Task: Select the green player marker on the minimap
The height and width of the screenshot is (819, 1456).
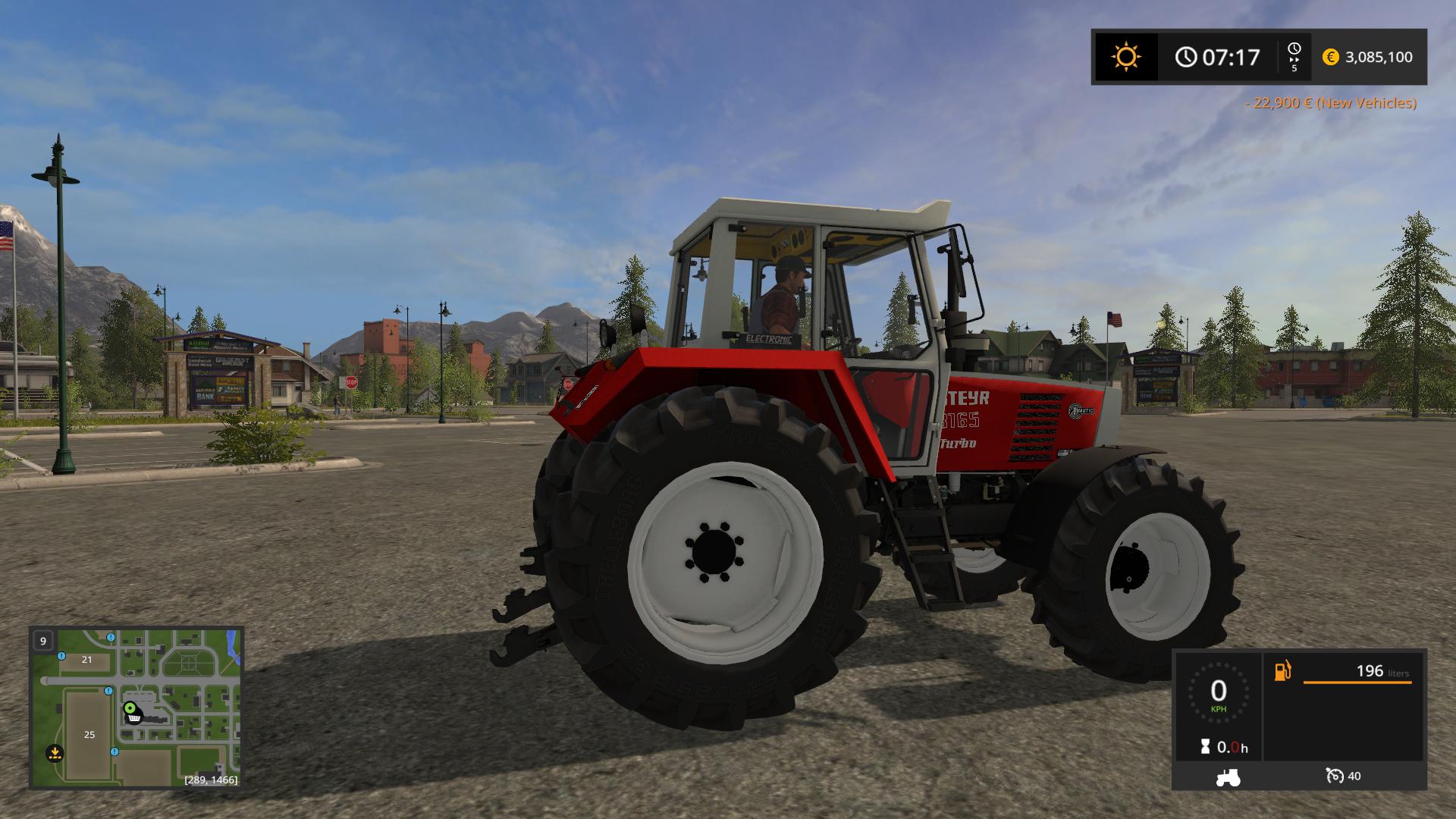Action: pyautogui.click(x=130, y=708)
